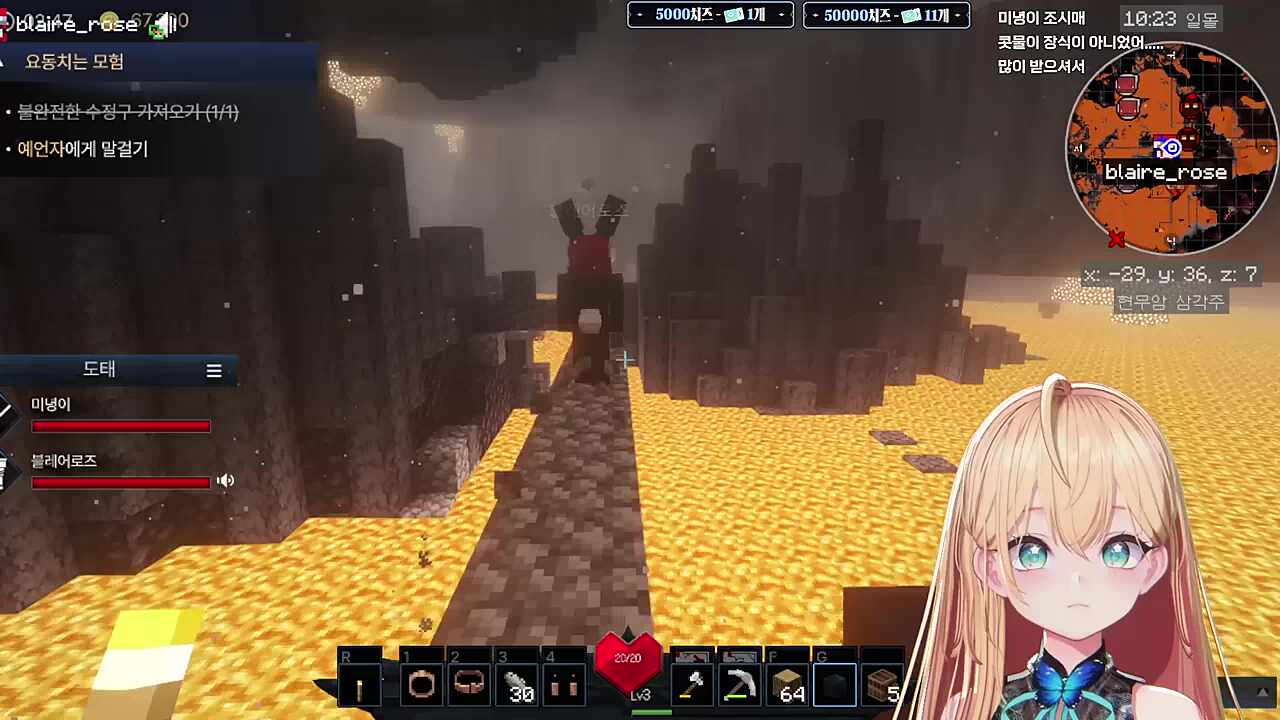Choose the feather stack of 30

coord(518,686)
